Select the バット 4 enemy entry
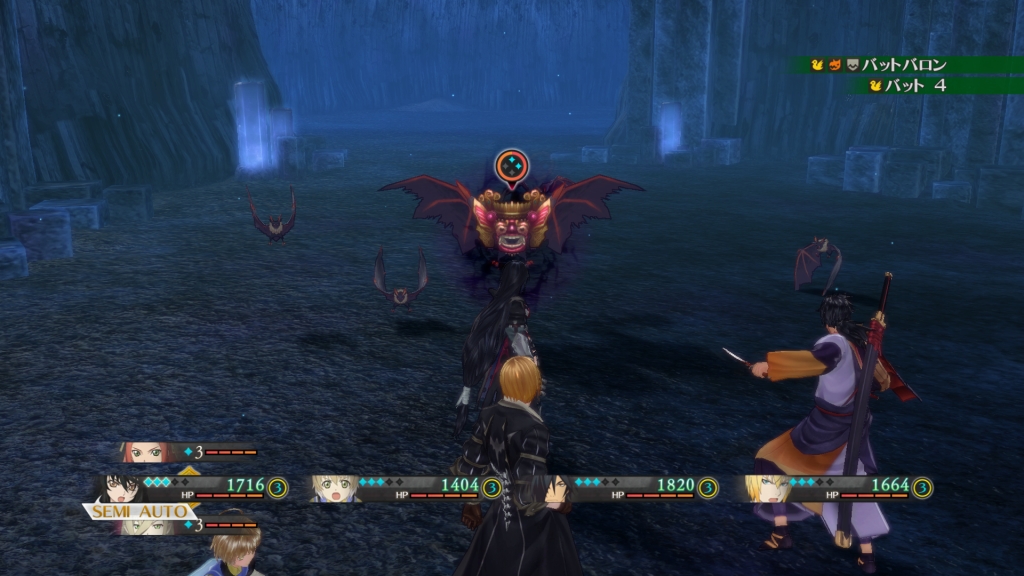 point(920,86)
